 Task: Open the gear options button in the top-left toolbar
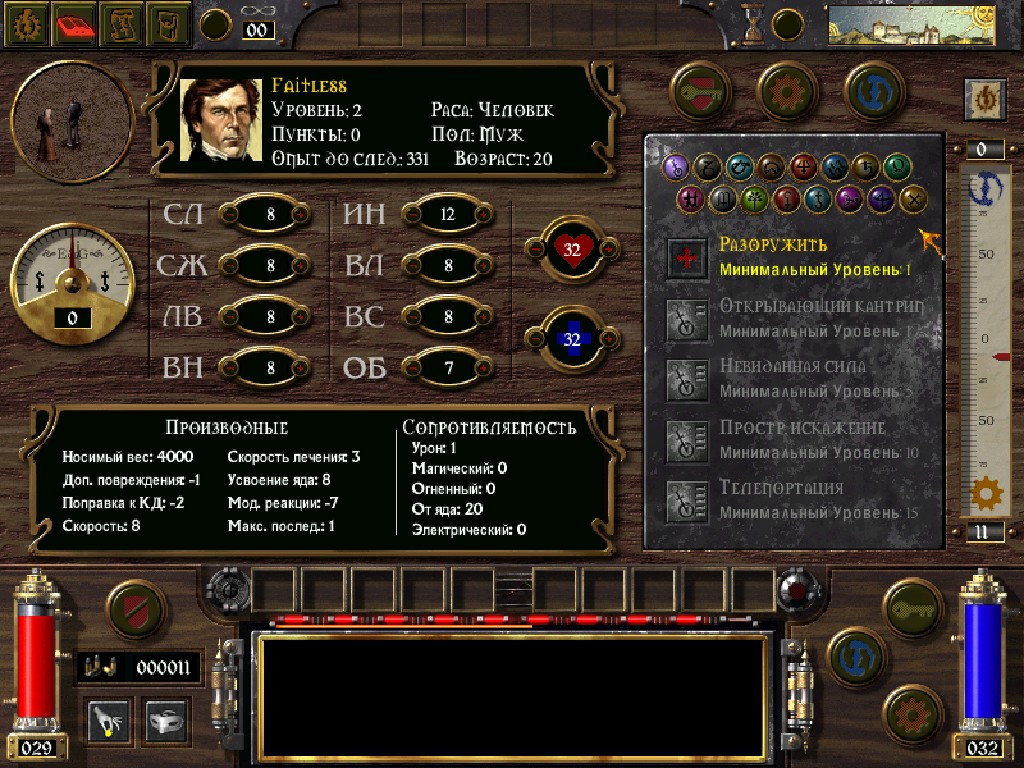click(x=26, y=24)
